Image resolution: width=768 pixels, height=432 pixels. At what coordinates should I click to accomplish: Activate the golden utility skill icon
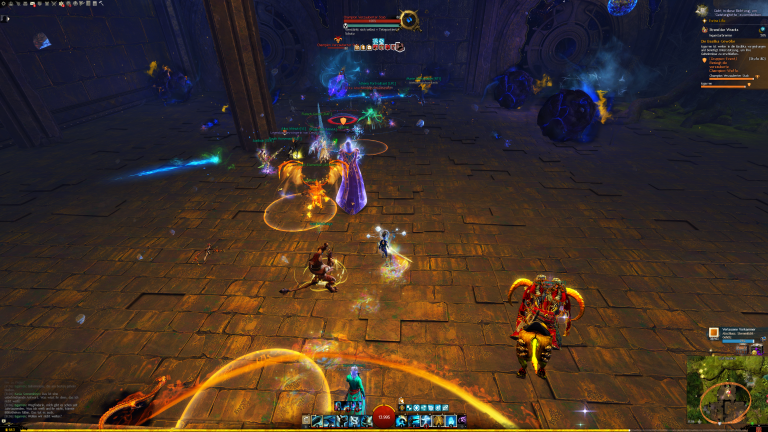[x=438, y=421]
